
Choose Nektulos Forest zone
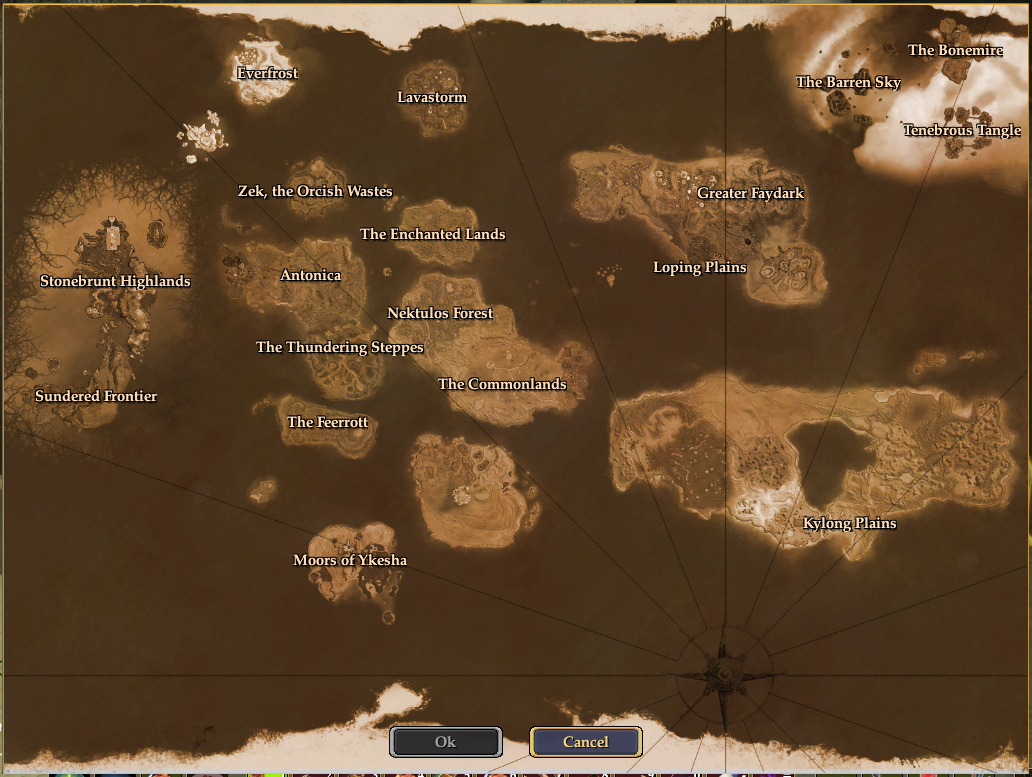(440, 313)
